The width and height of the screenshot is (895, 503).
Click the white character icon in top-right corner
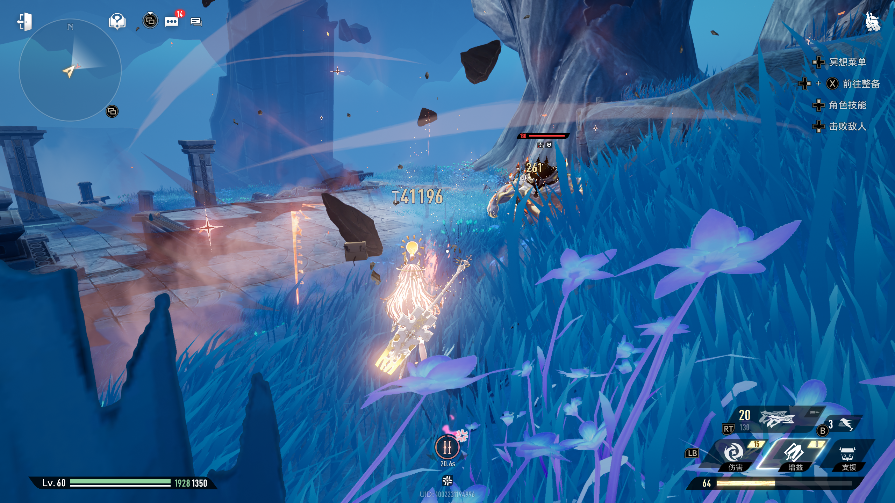click(872, 22)
